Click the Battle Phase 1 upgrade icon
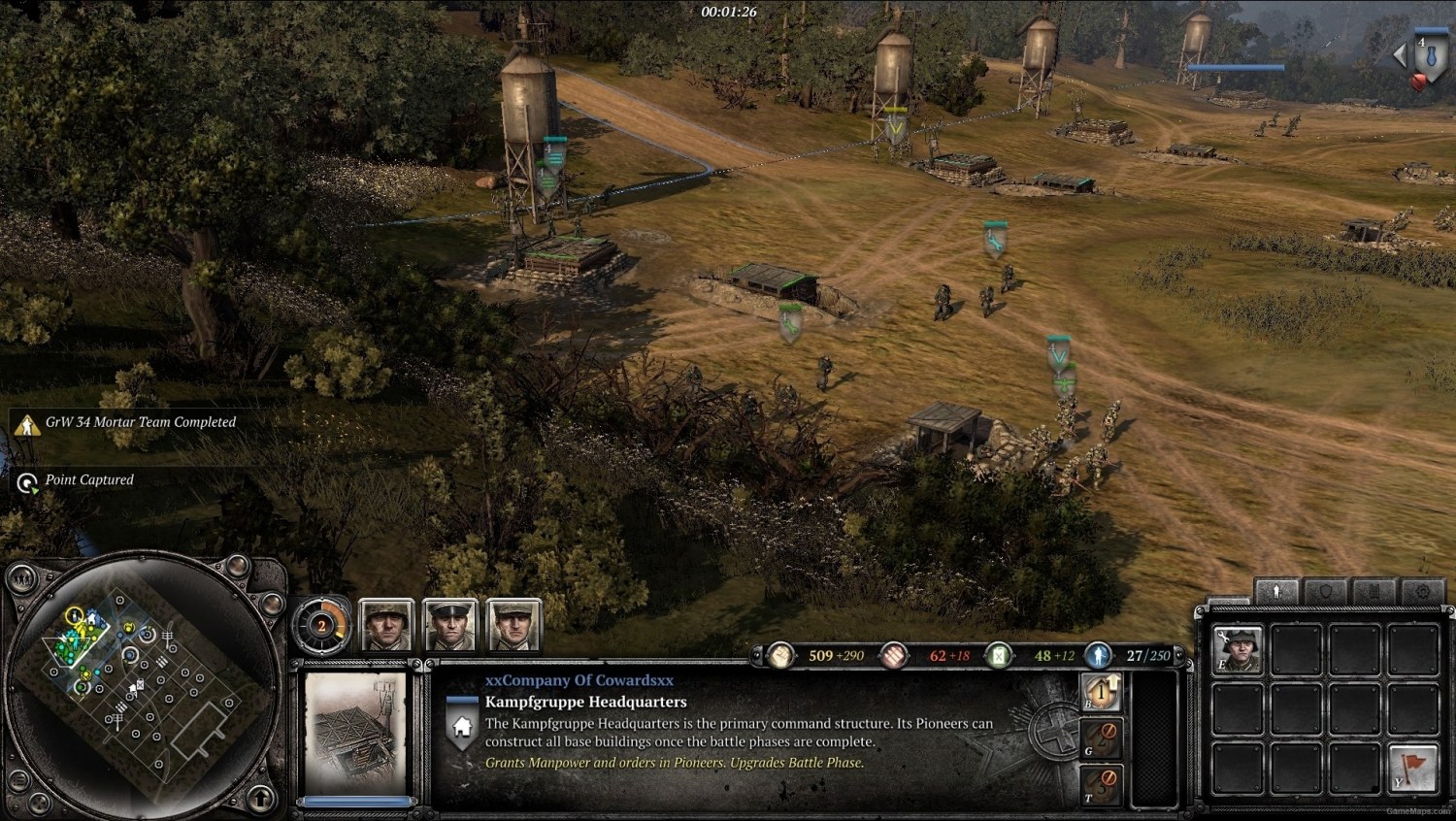 (1101, 692)
